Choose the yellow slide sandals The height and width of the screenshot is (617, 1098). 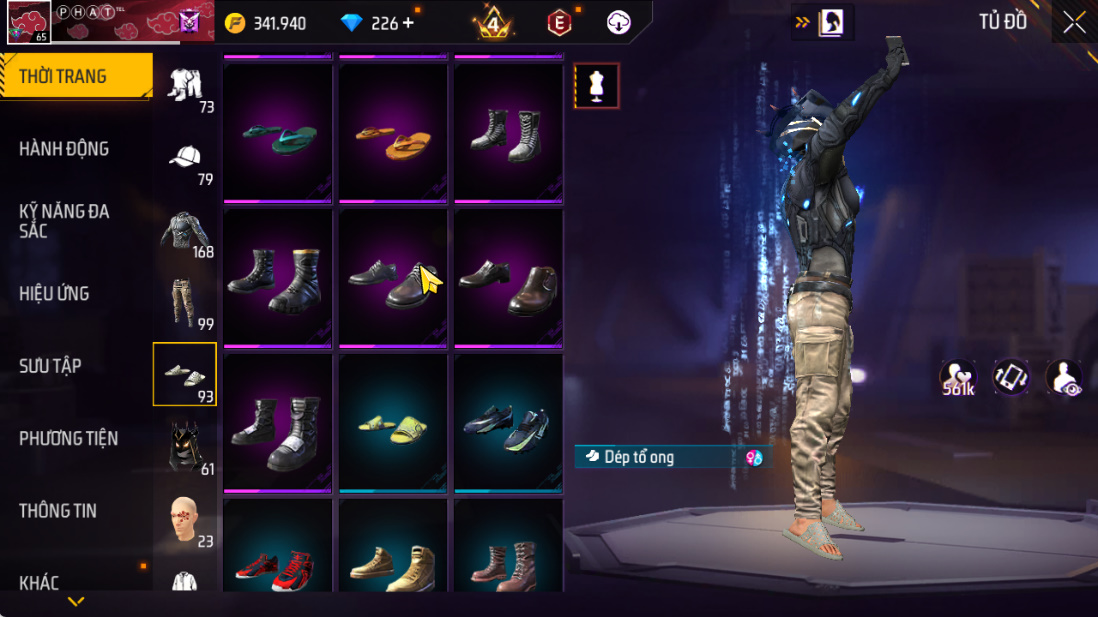(394, 422)
